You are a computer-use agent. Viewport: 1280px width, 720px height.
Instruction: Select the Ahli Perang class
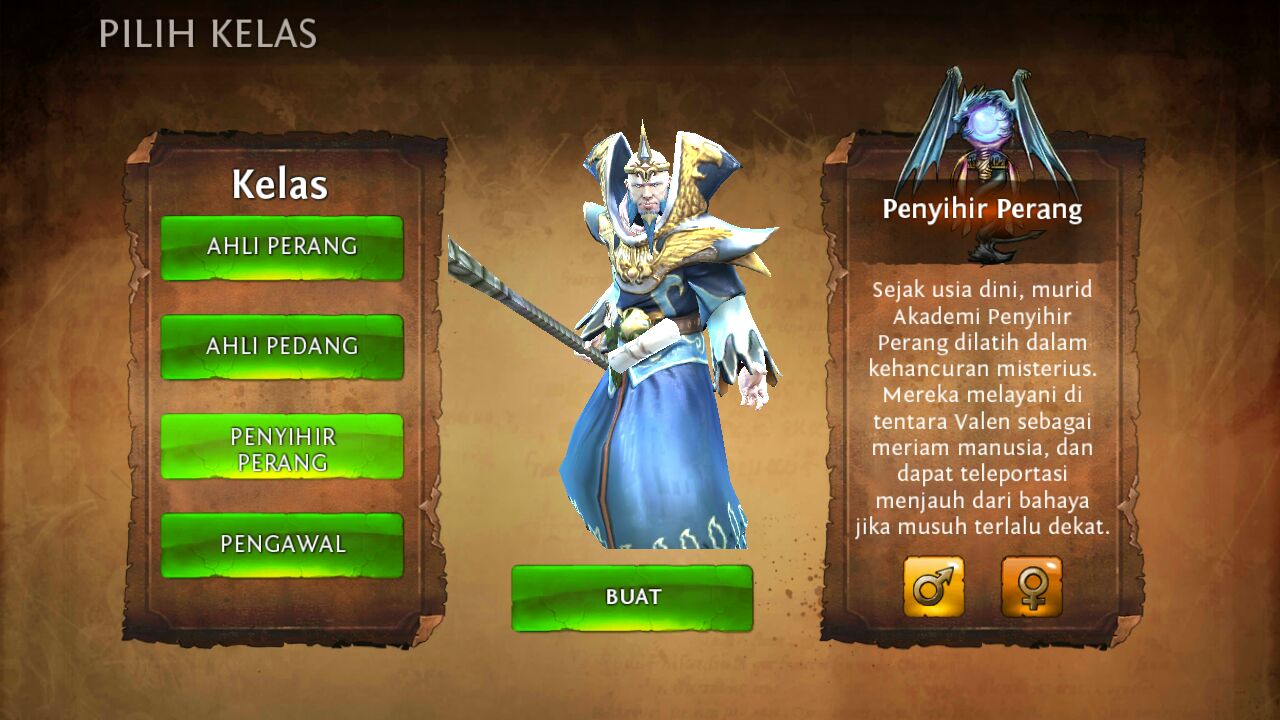click(282, 247)
